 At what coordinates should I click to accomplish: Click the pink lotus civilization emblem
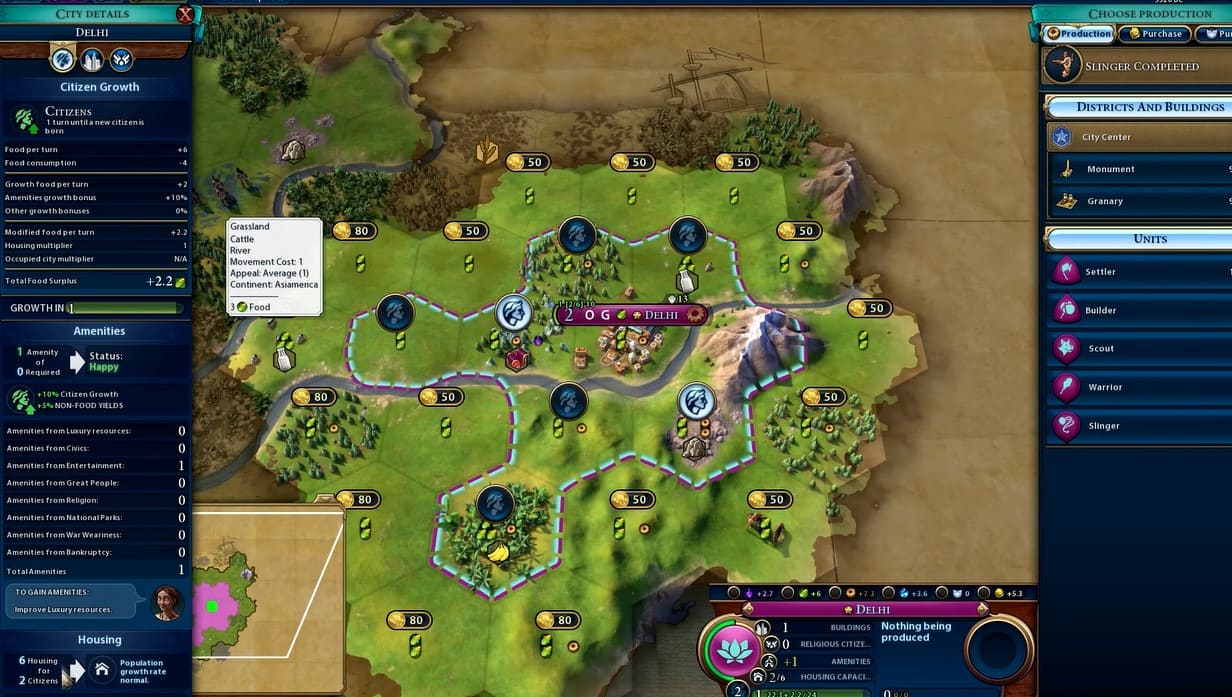[733, 650]
